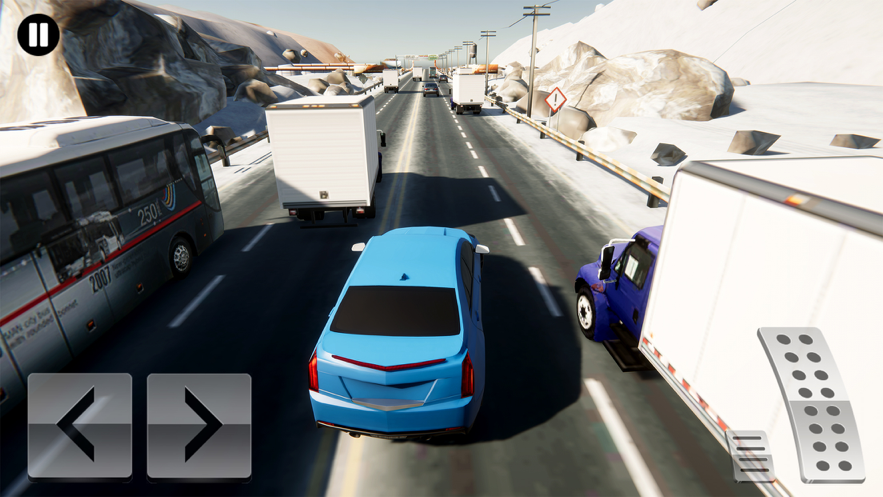Steer left with the left arrow button
Viewport: 883px width, 497px height.
pos(80,425)
